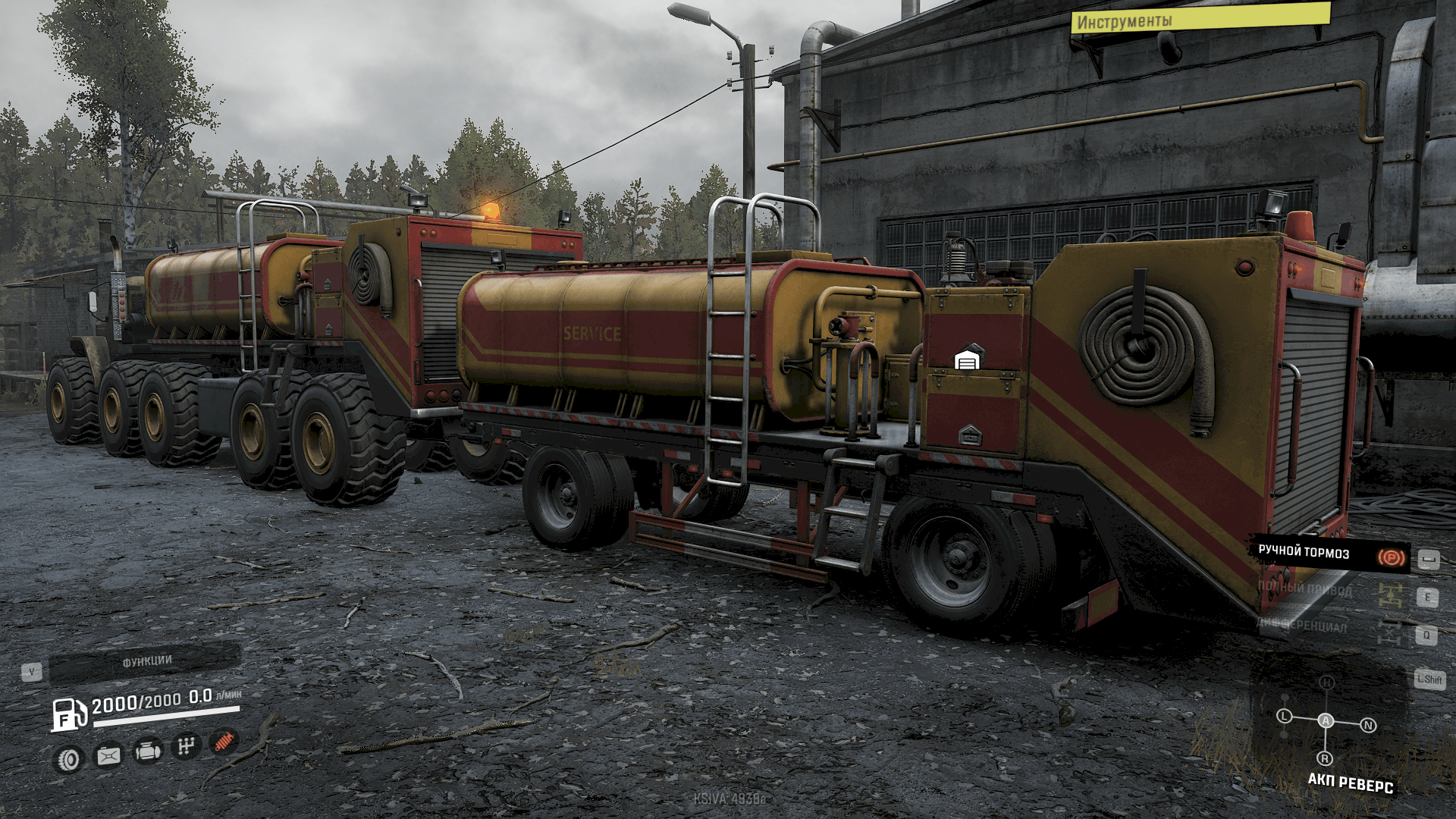Screen dimensions: 1456x819
Task: Open the ФУНКЦИИ functions panel
Action: pos(146,661)
